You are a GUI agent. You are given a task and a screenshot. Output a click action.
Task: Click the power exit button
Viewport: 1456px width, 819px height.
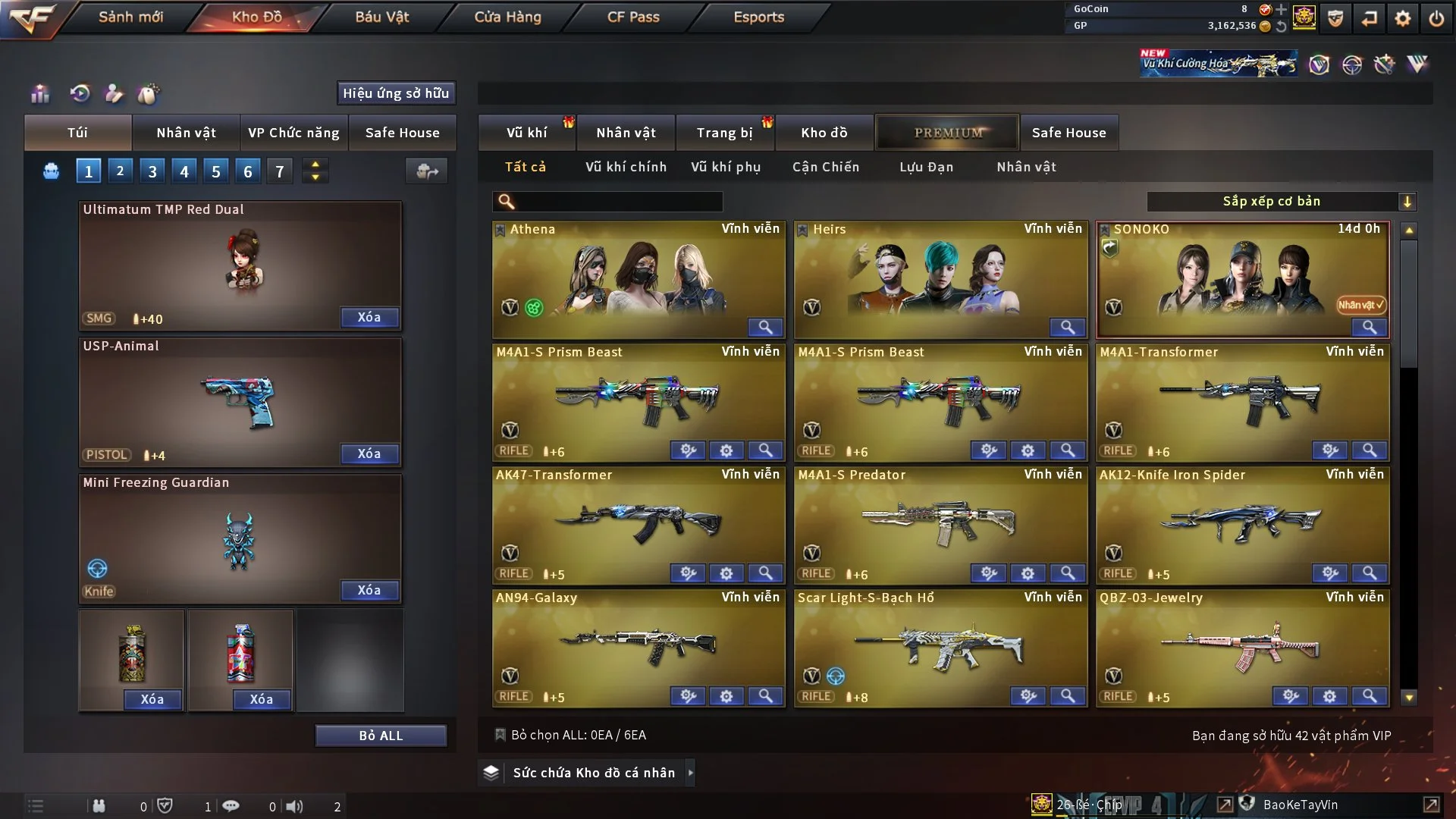coord(1436,18)
